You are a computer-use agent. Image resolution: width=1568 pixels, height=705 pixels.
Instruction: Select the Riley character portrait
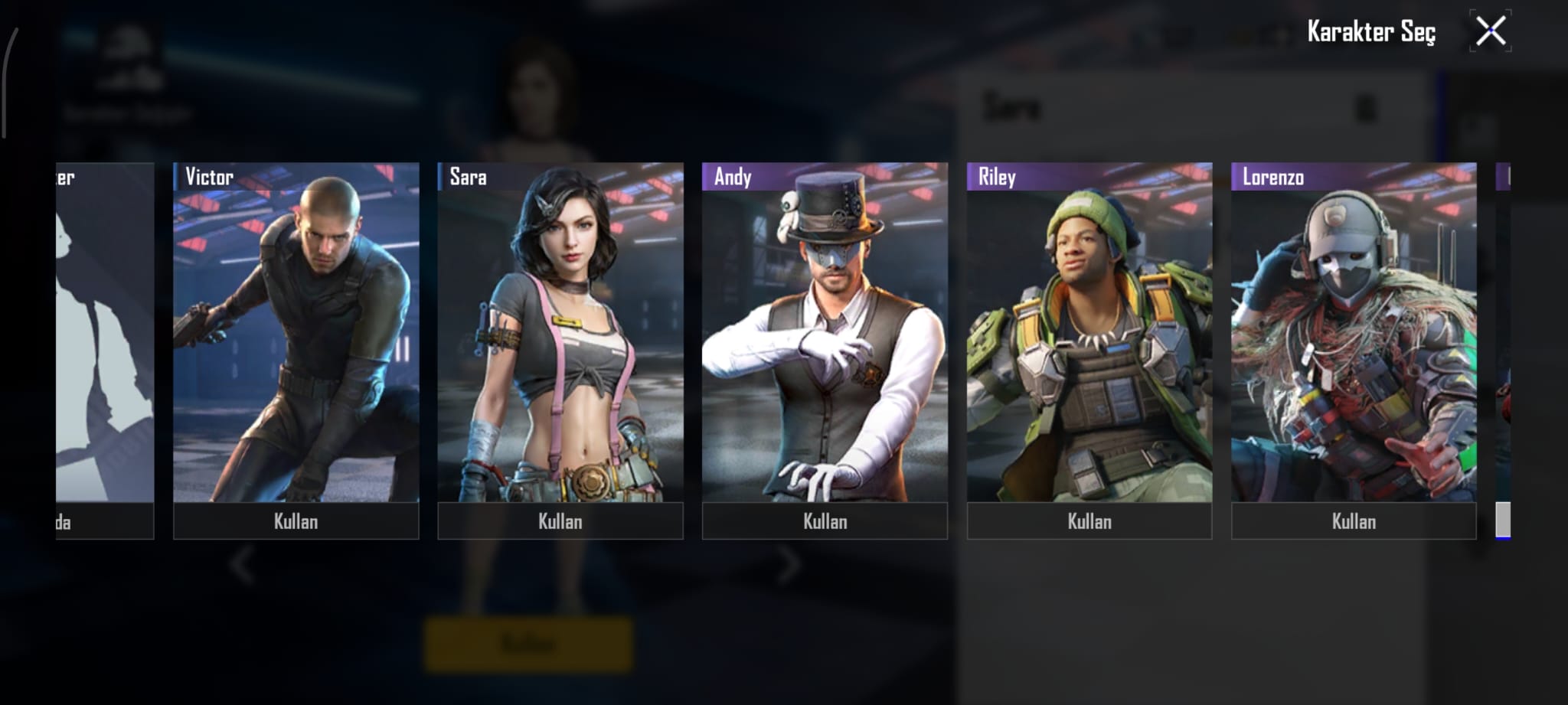pos(1089,333)
